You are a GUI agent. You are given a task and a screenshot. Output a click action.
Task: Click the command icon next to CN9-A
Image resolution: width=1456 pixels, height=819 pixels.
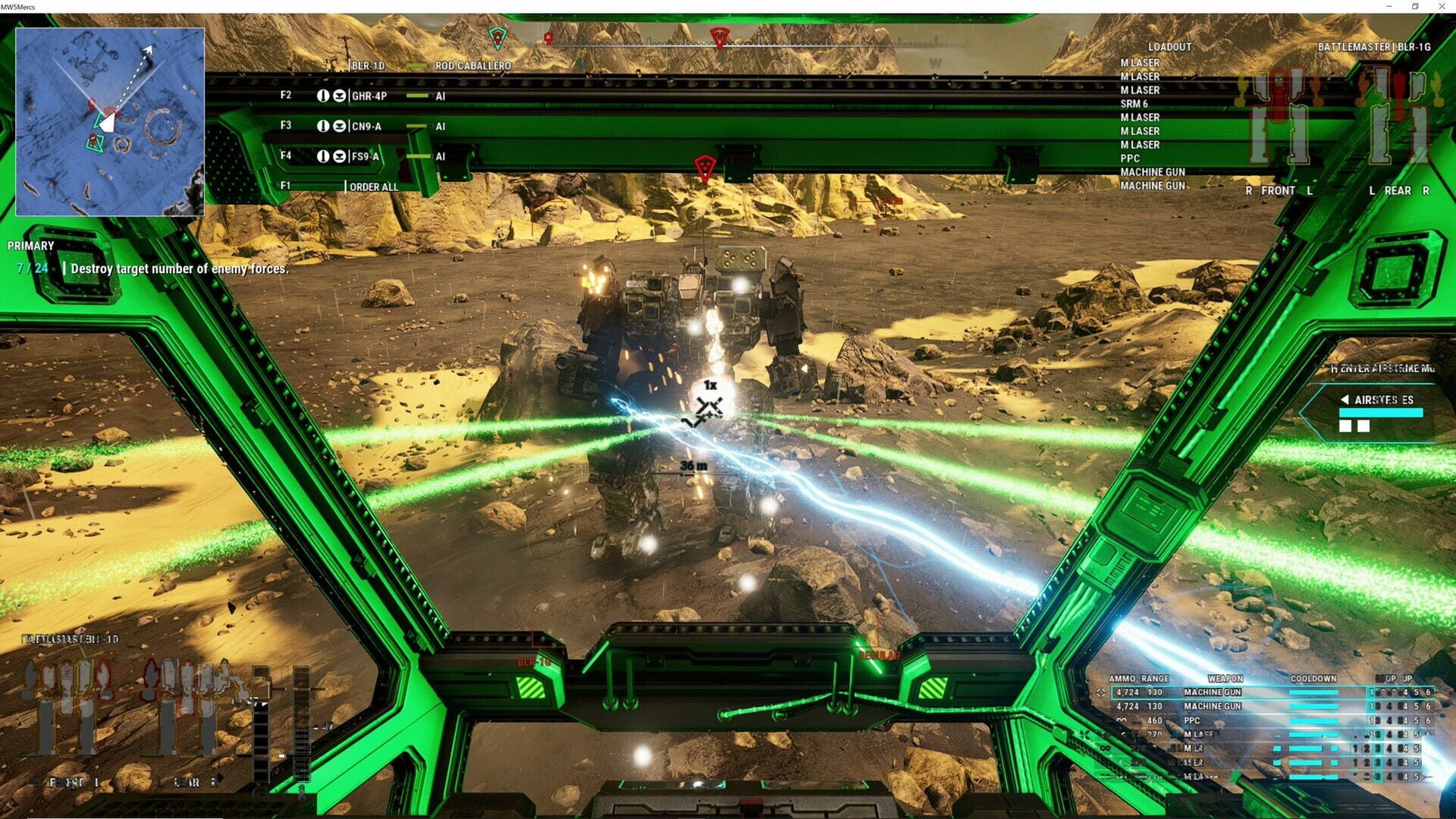(340, 126)
